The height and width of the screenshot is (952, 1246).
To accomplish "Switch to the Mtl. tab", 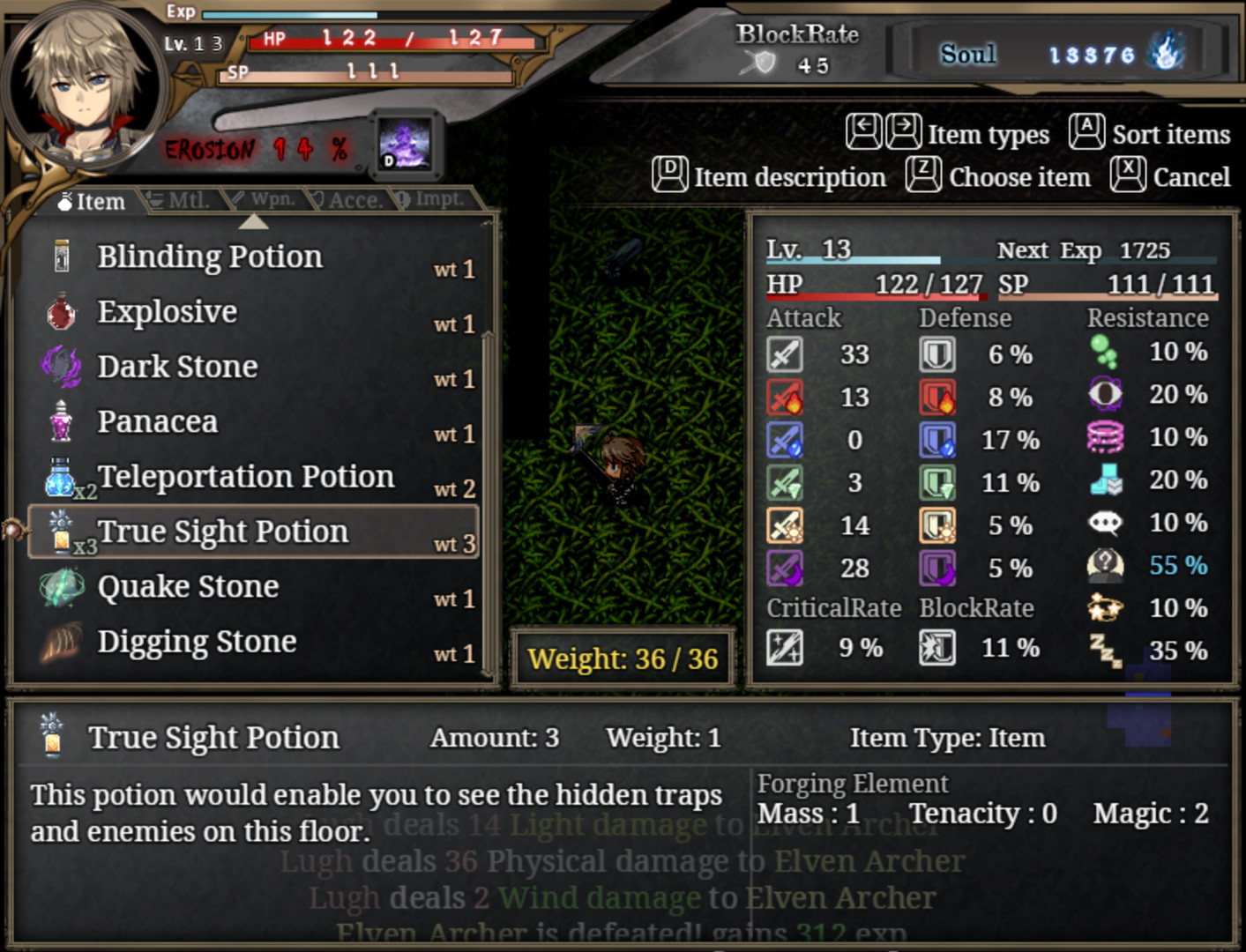I will 181,200.
